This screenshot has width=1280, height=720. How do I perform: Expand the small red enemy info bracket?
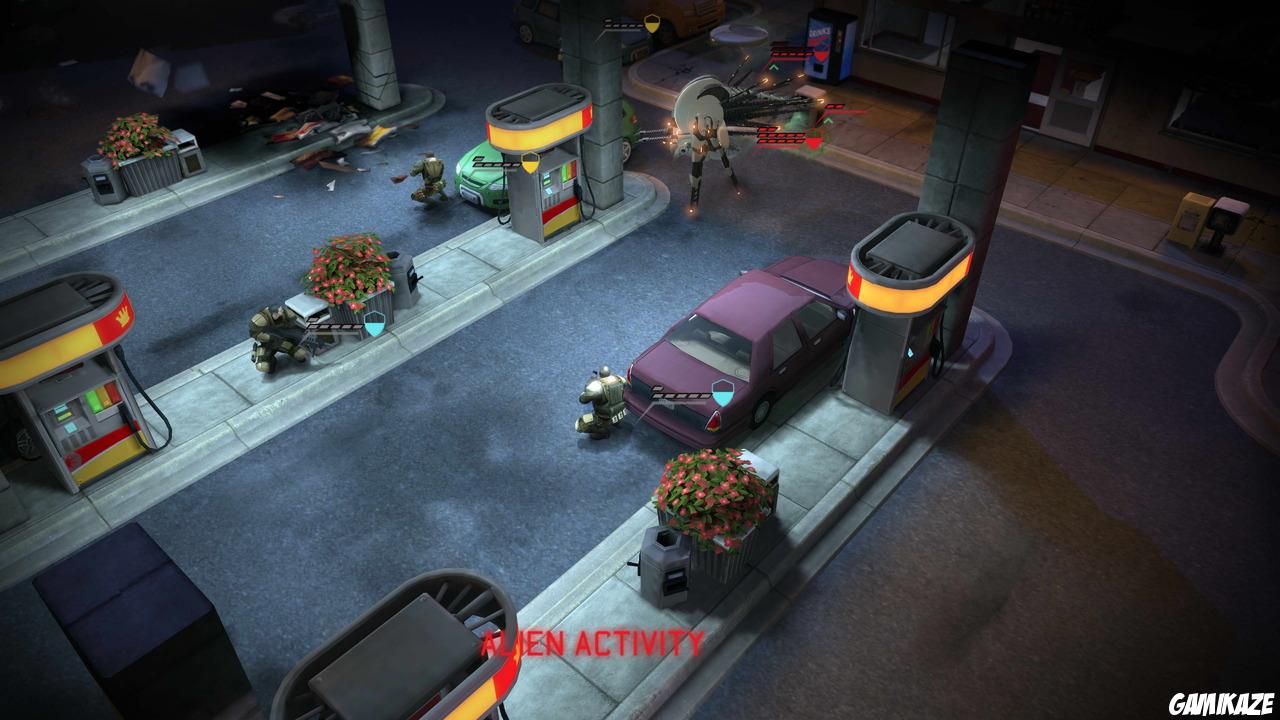pyautogui.click(x=834, y=107)
